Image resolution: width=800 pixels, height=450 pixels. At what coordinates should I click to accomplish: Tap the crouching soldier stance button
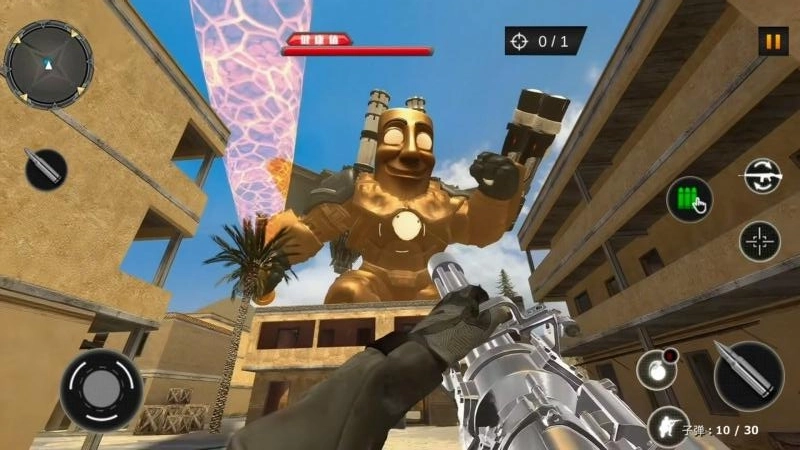(665, 425)
